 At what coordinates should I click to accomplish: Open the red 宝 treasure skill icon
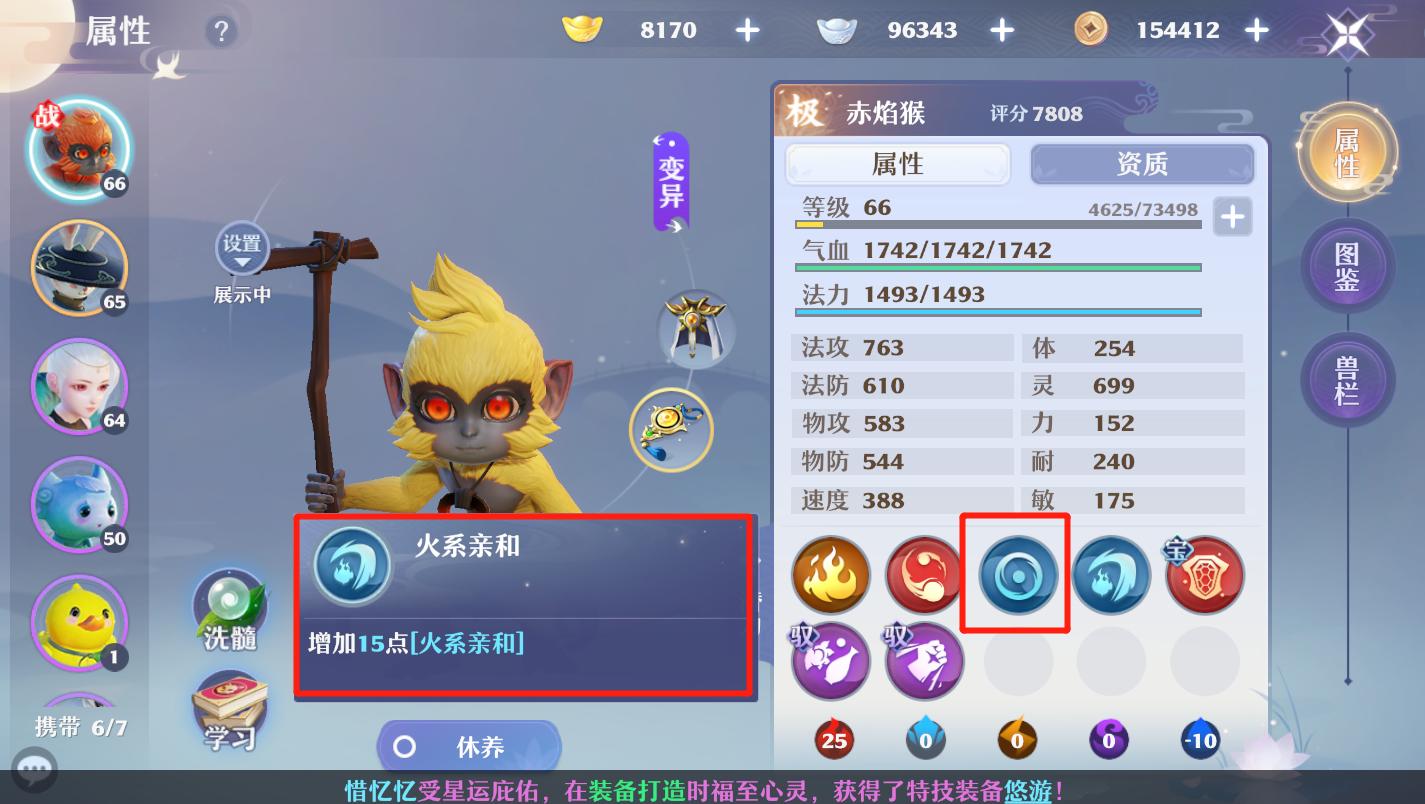1204,575
